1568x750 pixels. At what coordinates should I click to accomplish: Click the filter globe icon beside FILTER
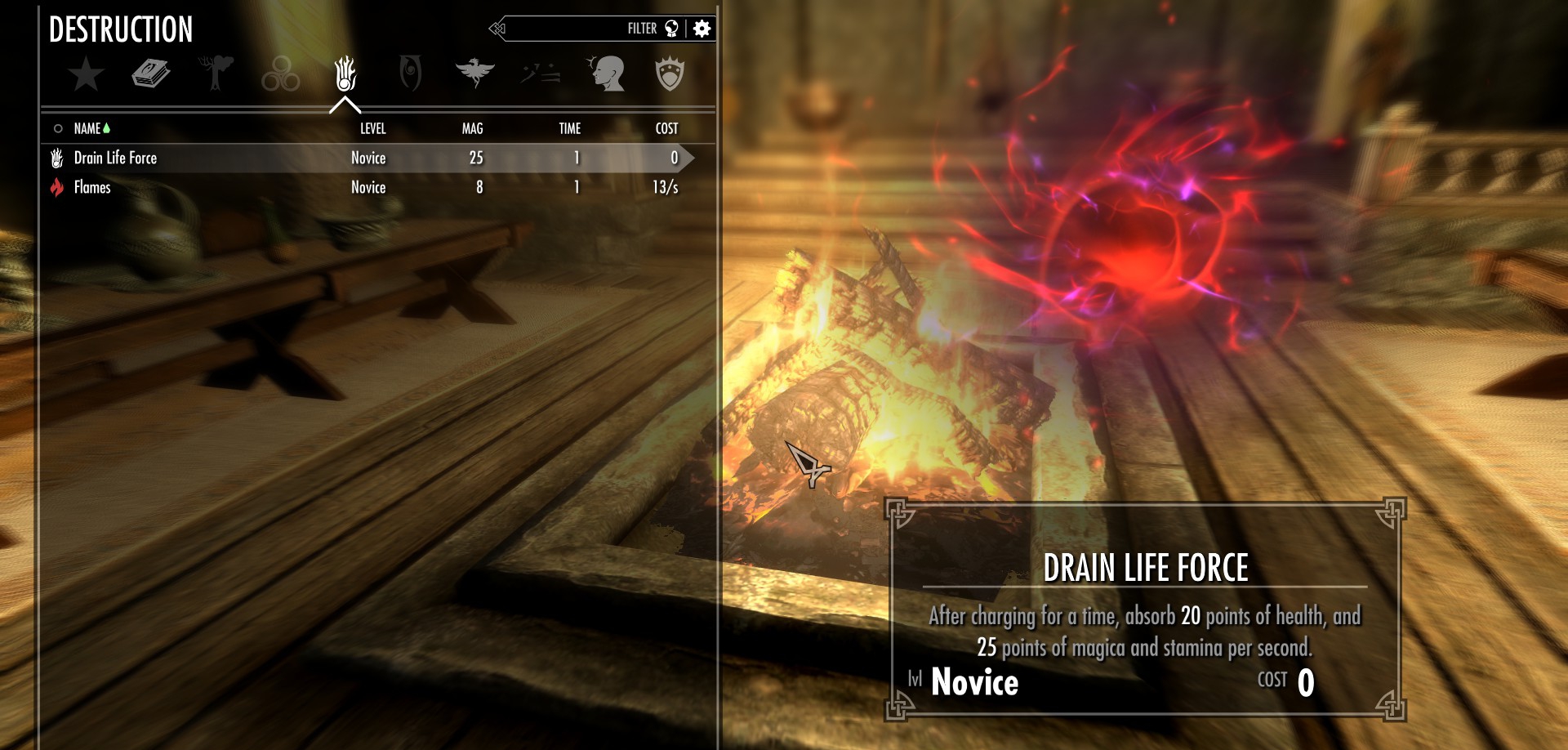point(671,29)
